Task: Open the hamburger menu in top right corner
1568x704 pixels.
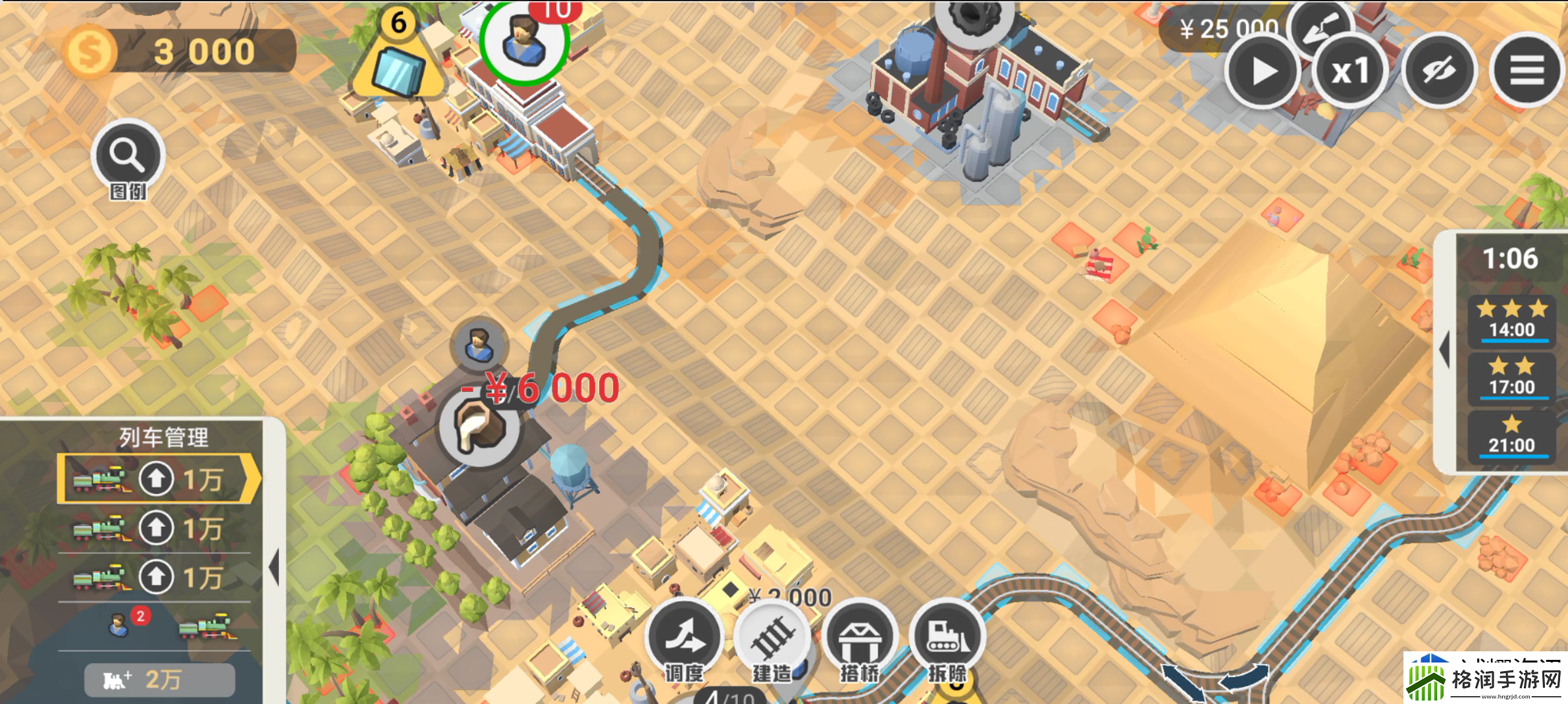Action: click(1528, 69)
